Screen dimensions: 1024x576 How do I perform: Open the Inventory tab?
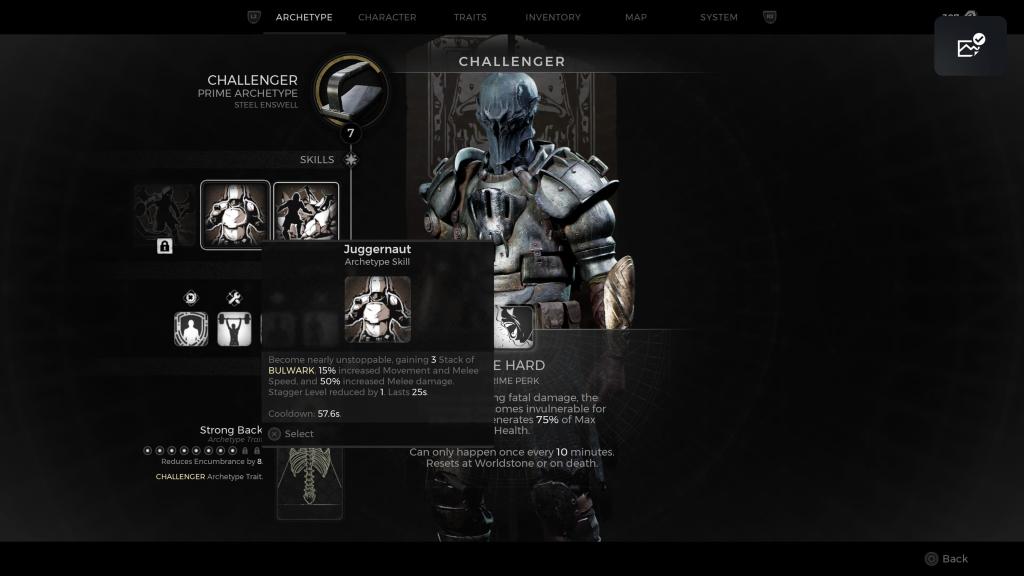coord(553,17)
